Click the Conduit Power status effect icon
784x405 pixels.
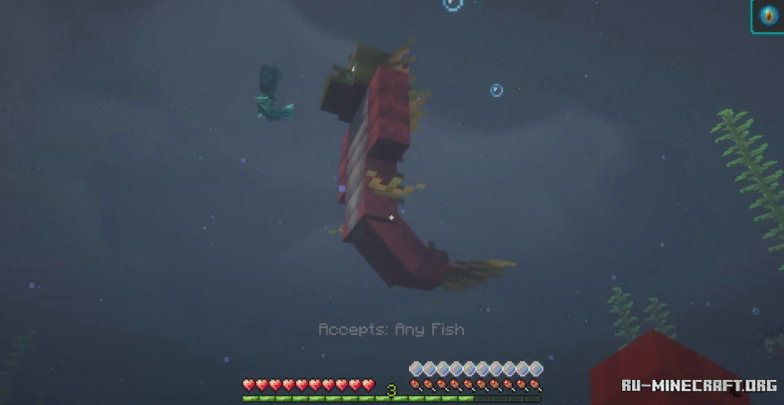[x=767, y=17]
